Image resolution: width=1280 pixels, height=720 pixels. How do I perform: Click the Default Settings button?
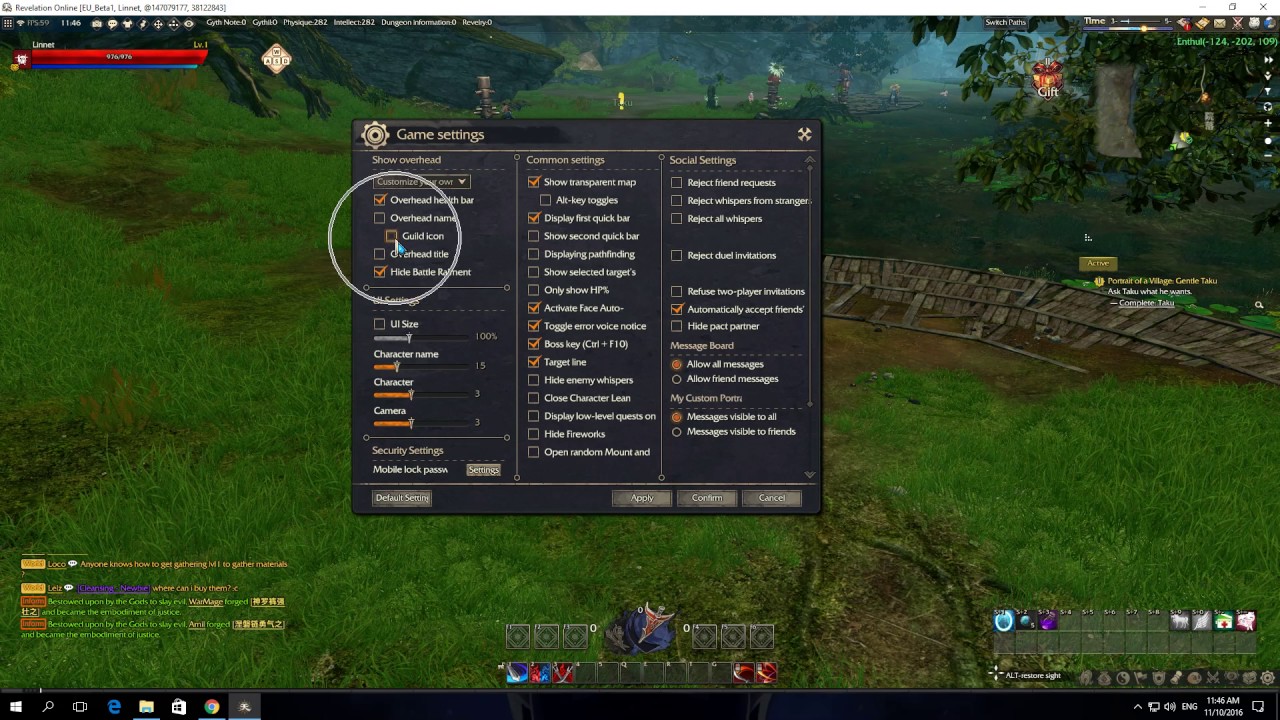pyautogui.click(x=401, y=497)
